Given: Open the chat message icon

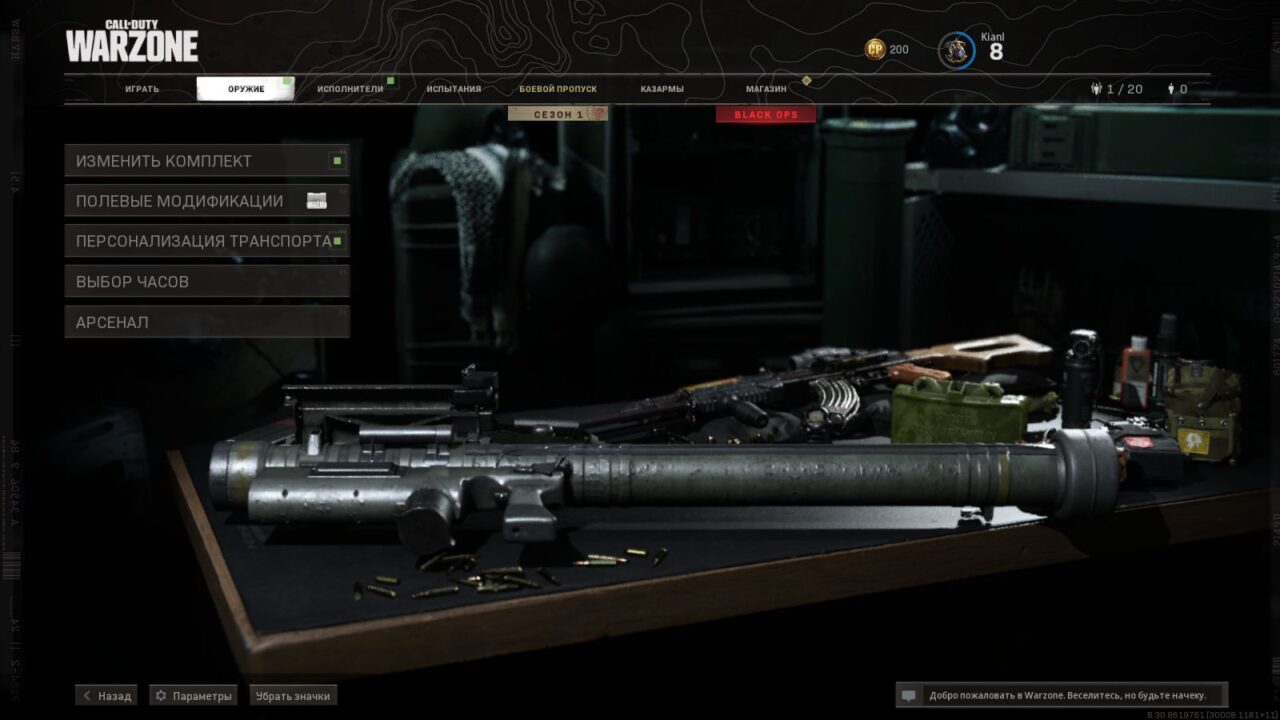Looking at the screenshot, I should (x=908, y=695).
